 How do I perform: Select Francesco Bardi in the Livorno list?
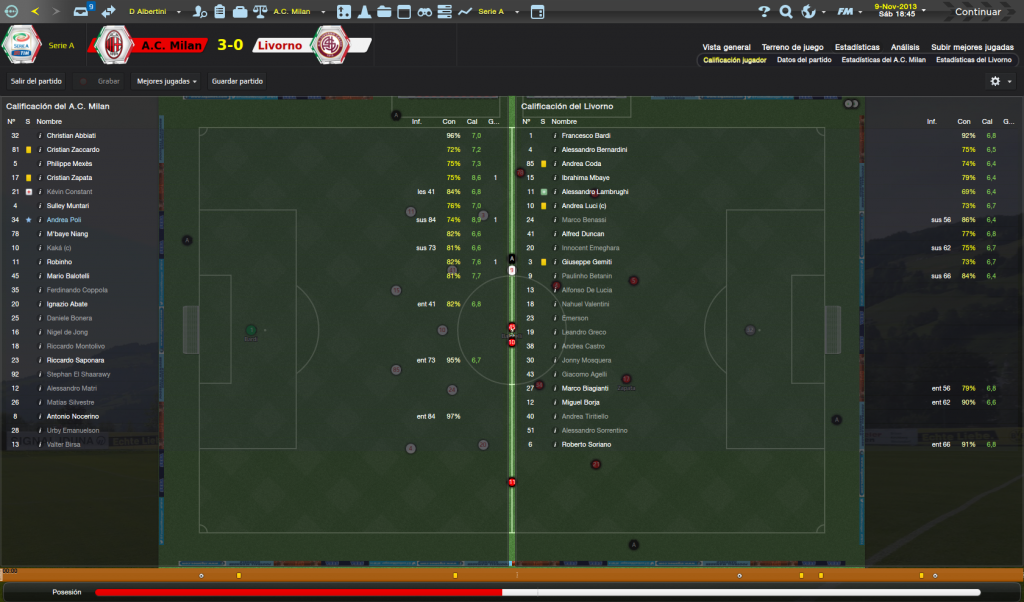coord(586,135)
